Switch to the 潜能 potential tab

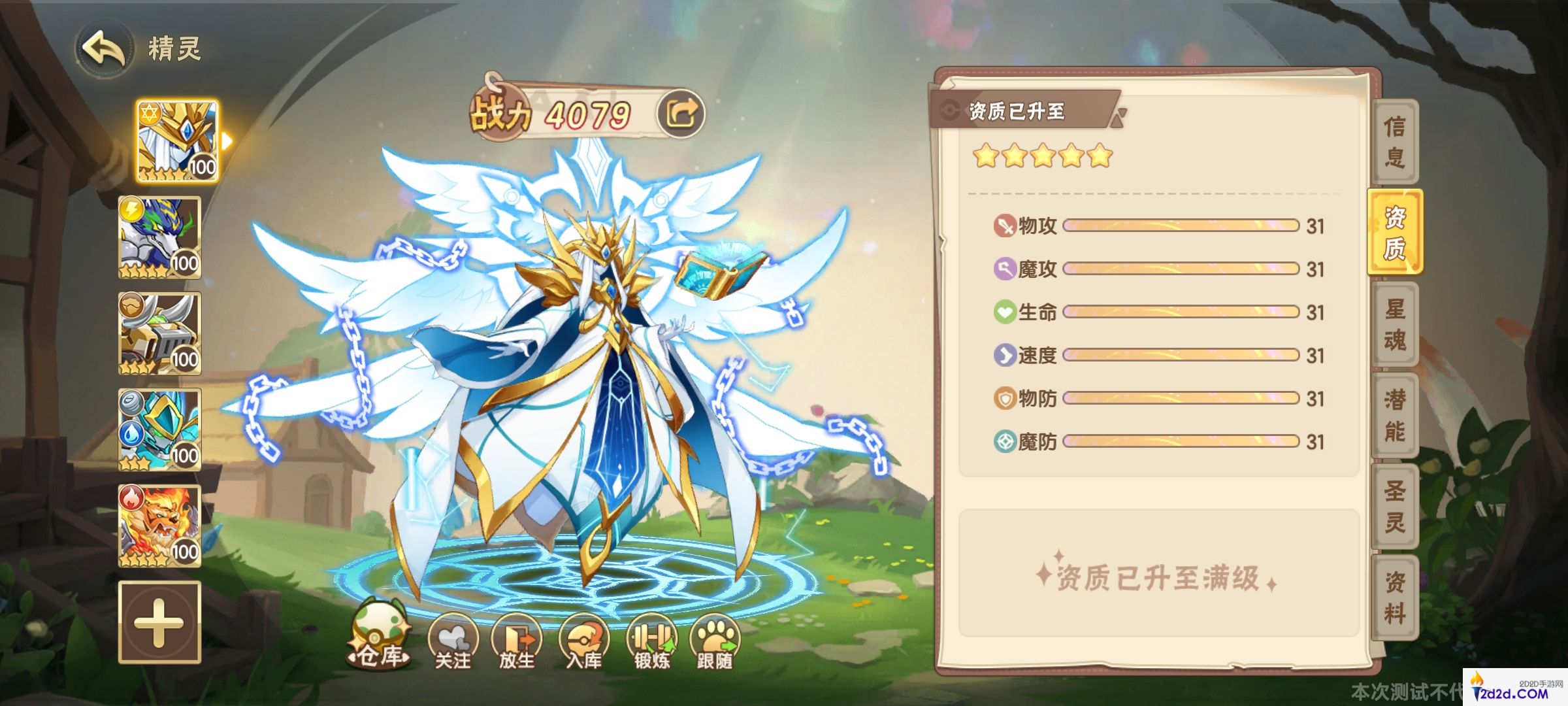click(x=1394, y=415)
